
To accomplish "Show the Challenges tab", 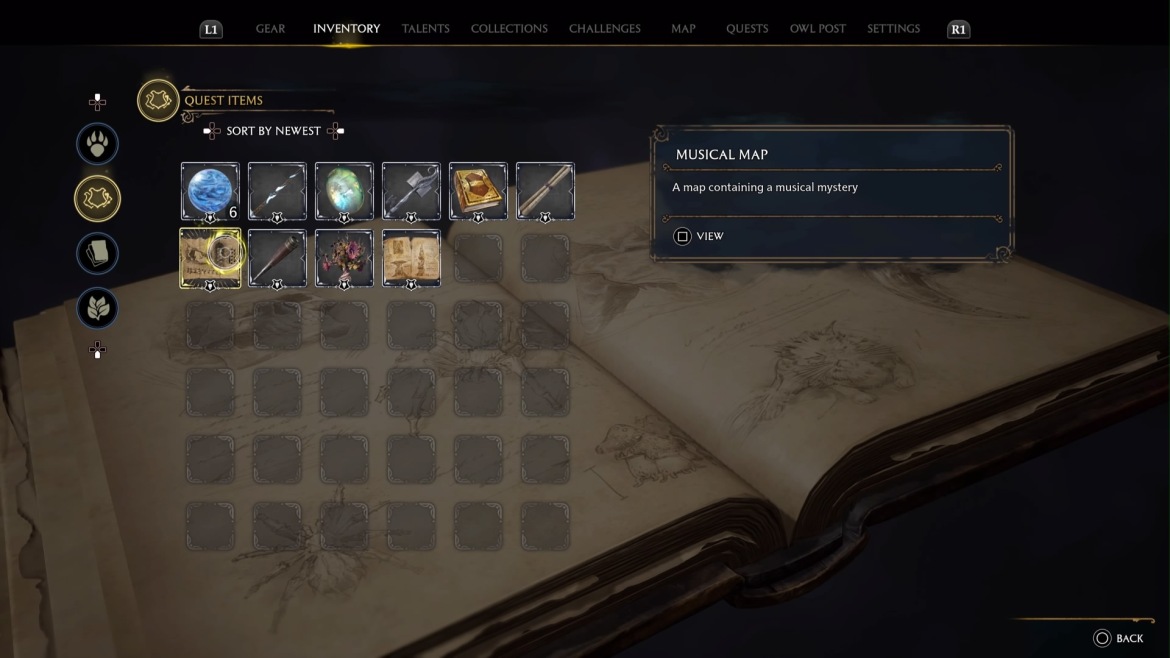I will (604, 29).
